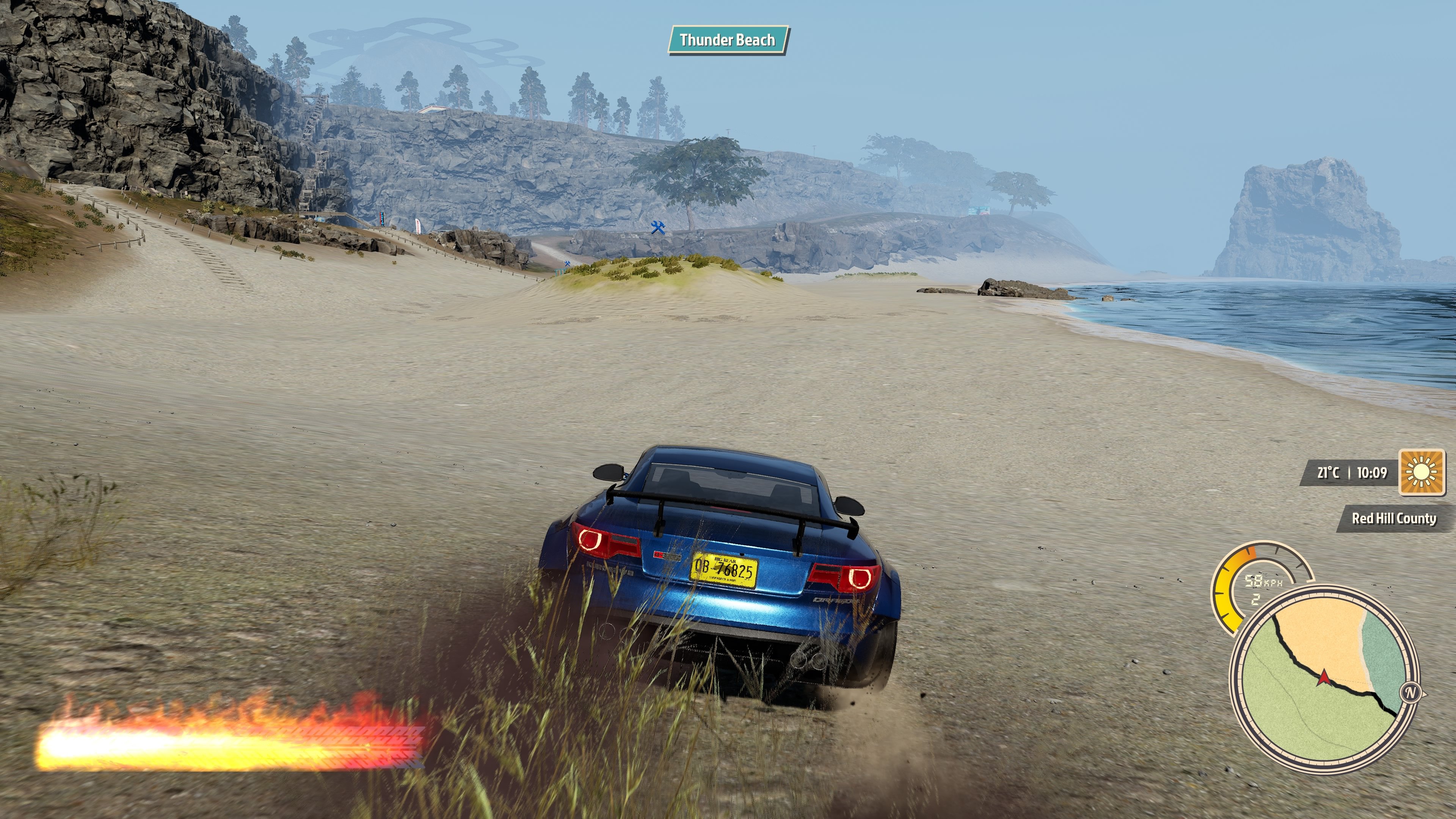Select the Thunder Beach location banner
1456x819 pixels.
tap(728, 40)
